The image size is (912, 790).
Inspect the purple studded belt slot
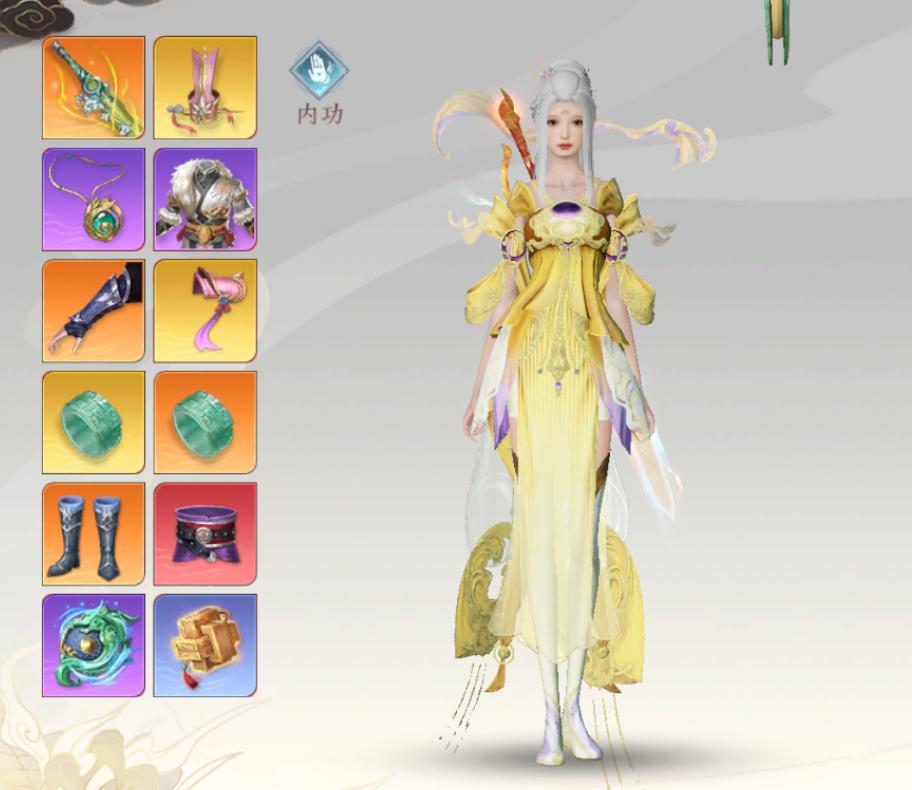pos(205,534)
